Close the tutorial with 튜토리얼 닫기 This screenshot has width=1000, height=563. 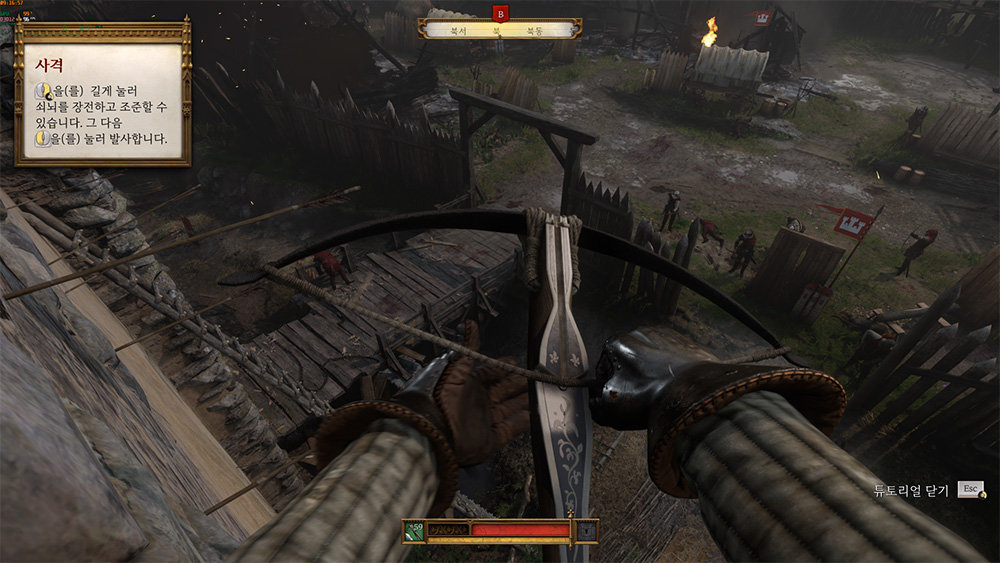pos(928,490)
